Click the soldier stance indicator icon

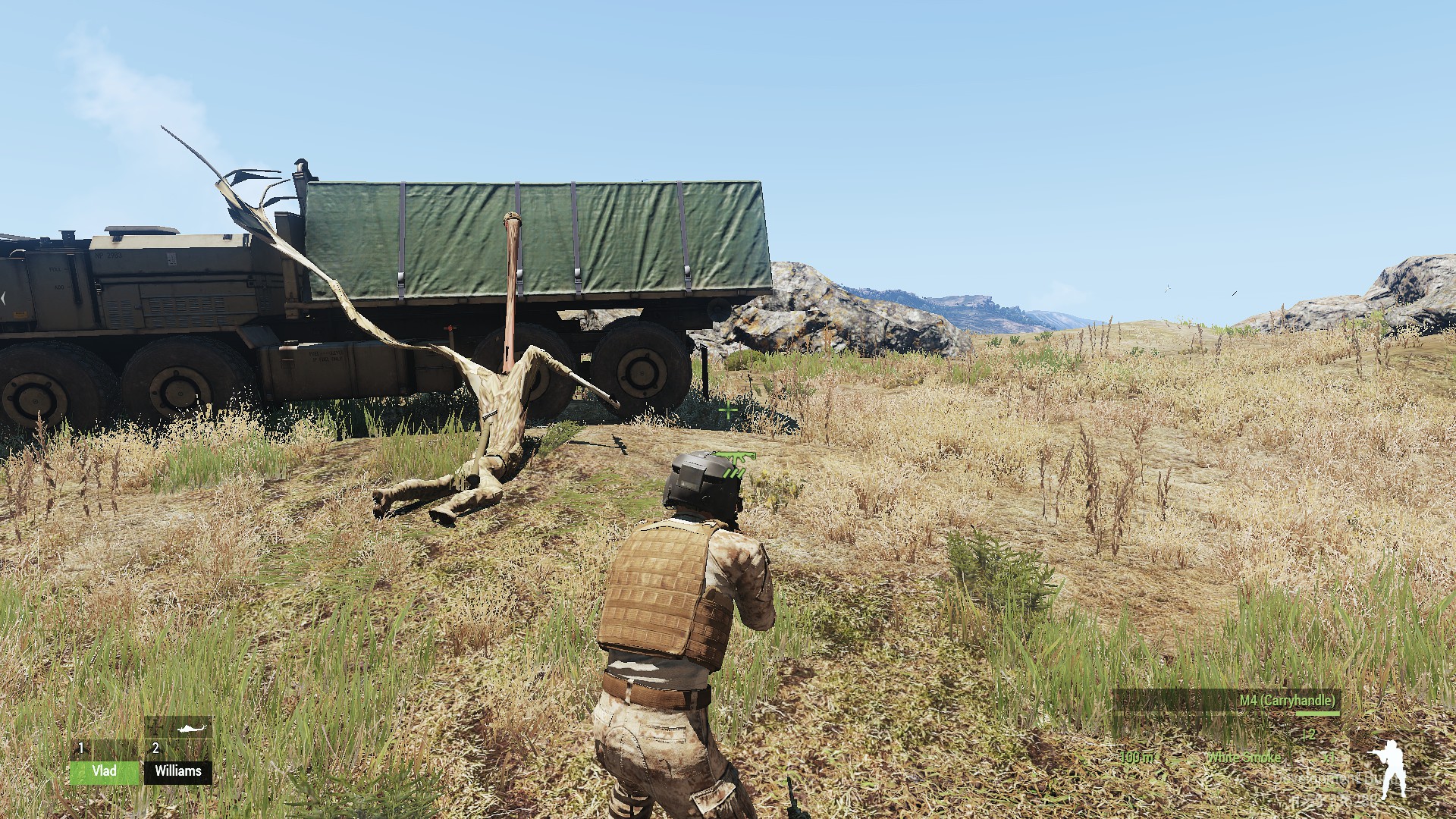1389,769
